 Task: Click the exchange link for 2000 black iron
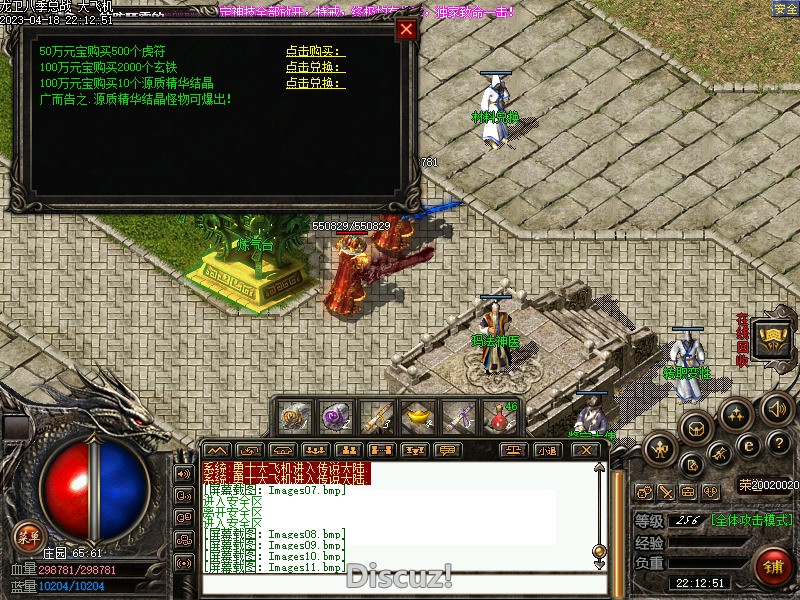pos(314,67)
